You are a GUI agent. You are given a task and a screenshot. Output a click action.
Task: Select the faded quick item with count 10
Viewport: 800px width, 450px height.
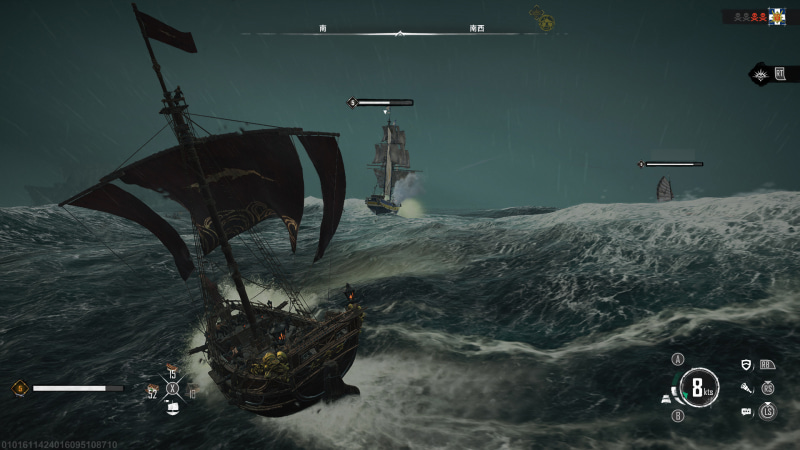pyautogui.click(x=191, y=390)
